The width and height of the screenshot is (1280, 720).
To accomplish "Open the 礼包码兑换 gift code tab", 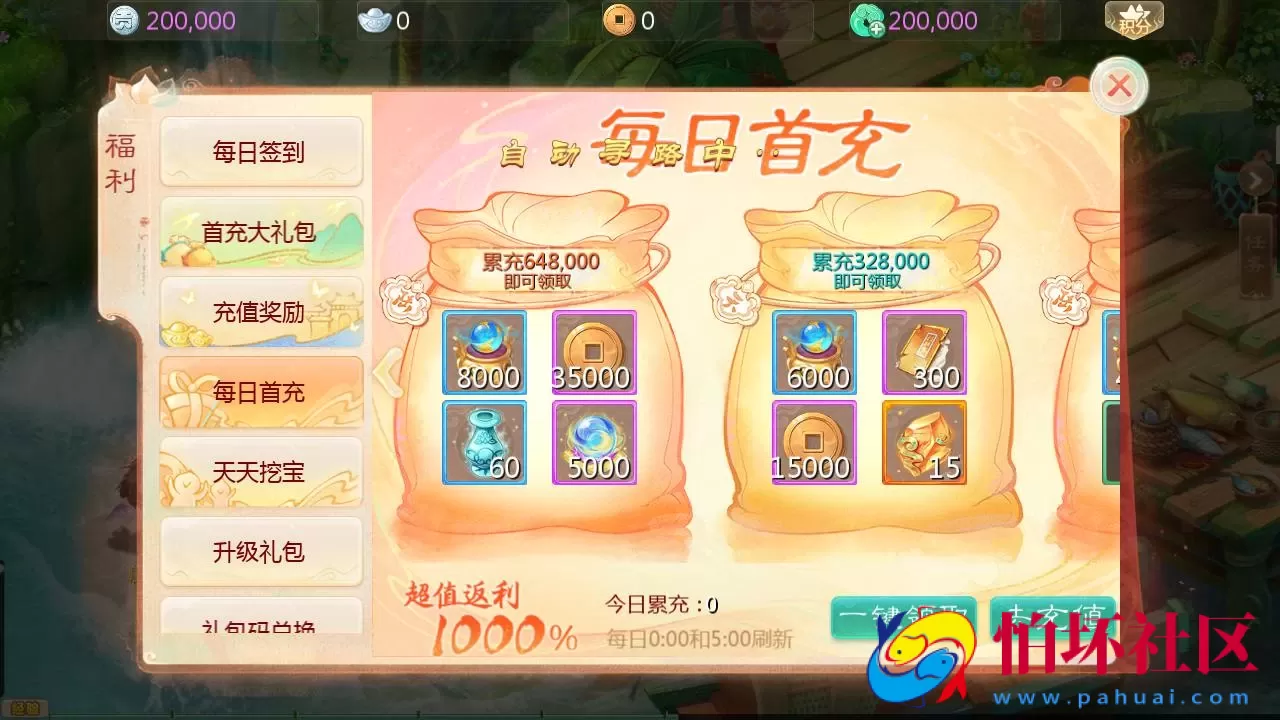I will [261, 625].
